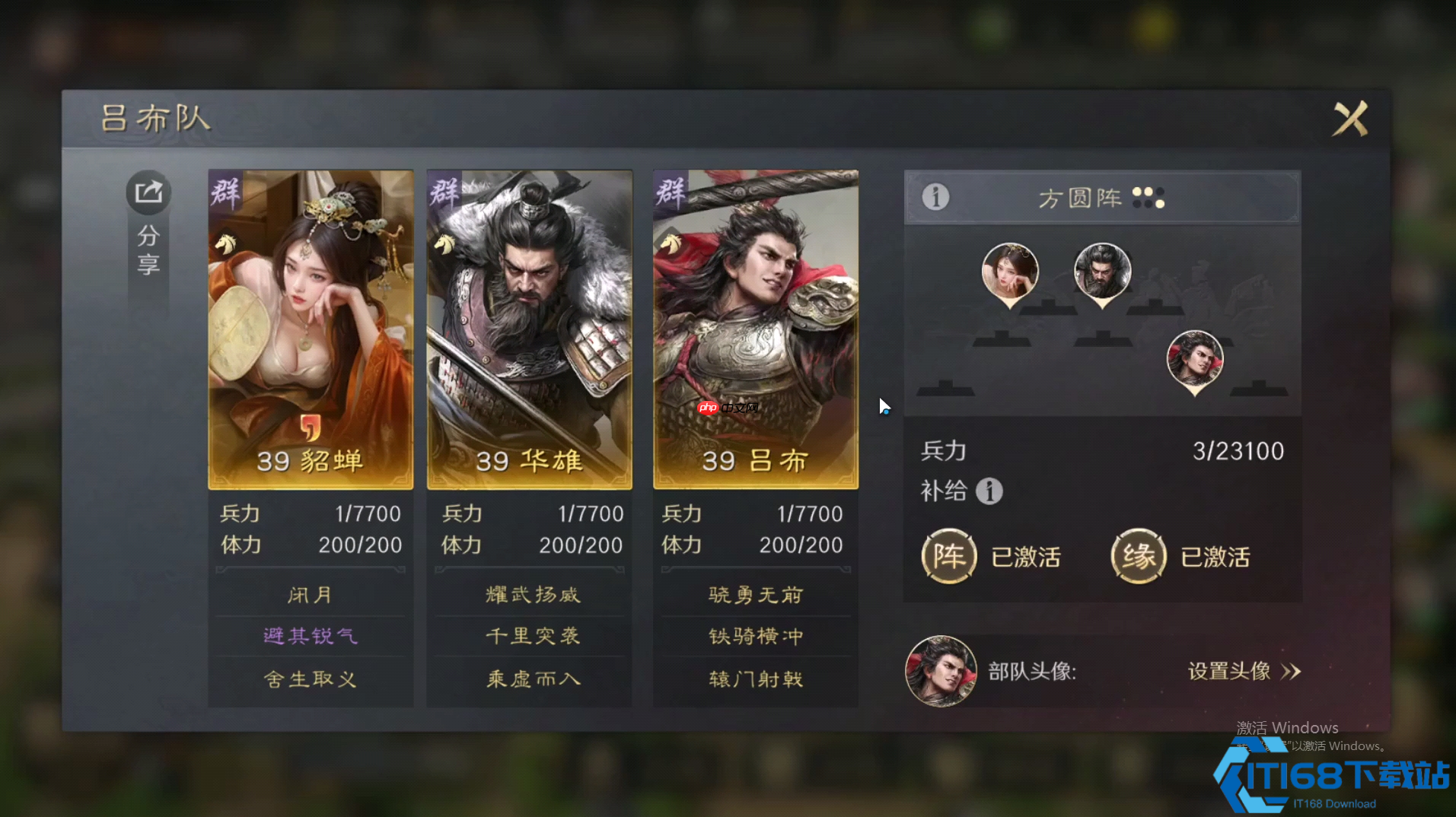Select 貂蝉's skill 闭月
The width and height of the screenshot is (1456, 817).
[309, 594]
